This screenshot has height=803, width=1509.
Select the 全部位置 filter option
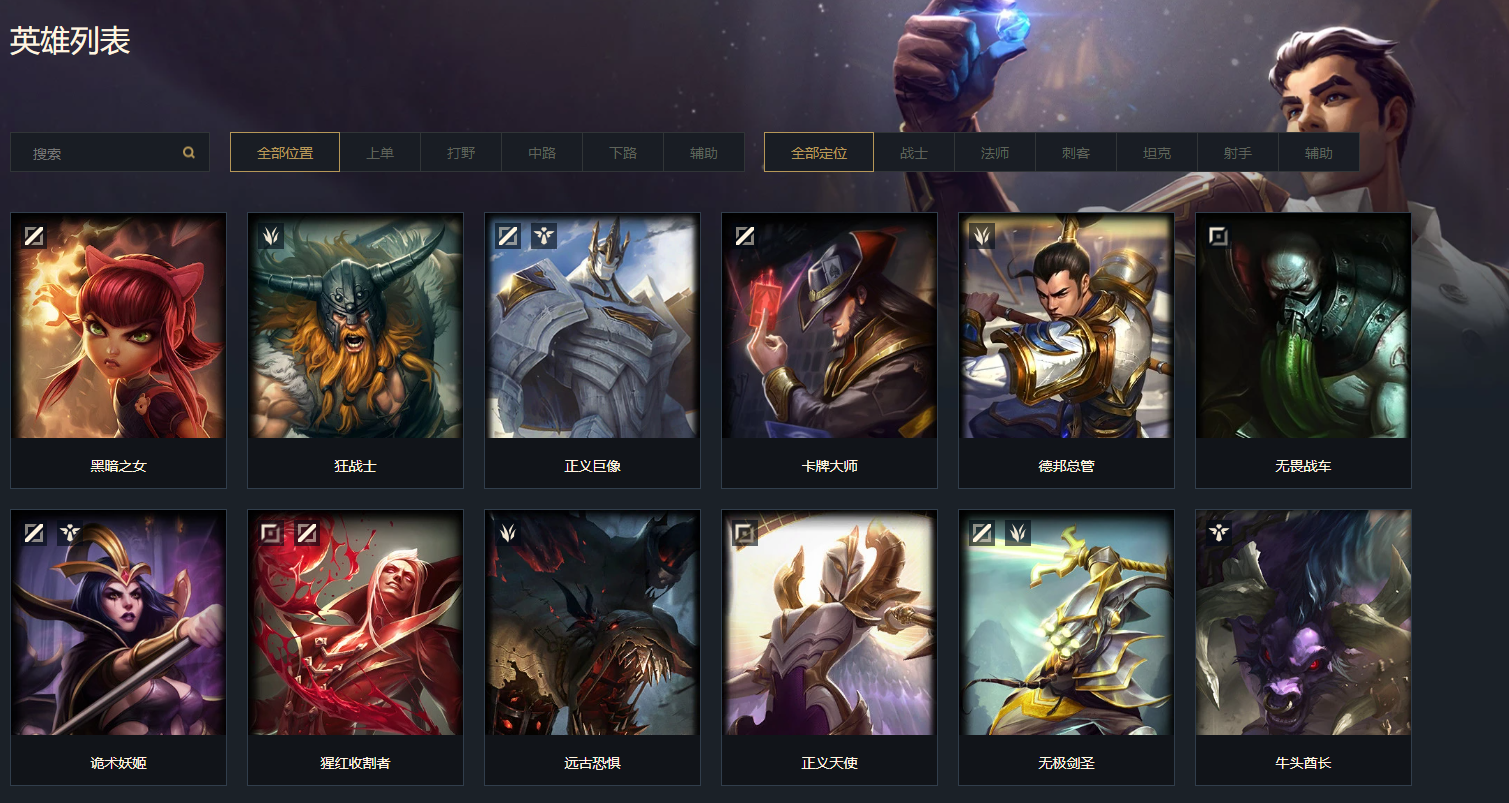284,151
